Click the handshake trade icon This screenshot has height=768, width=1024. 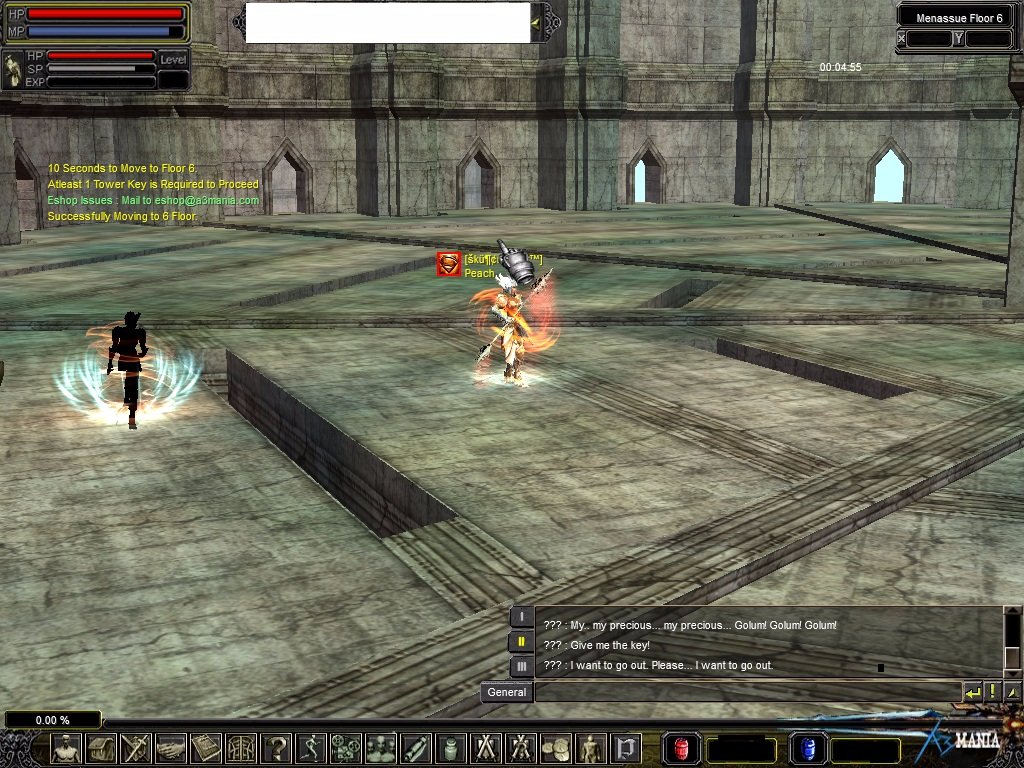pyautogui.click(x=171, y=748)
